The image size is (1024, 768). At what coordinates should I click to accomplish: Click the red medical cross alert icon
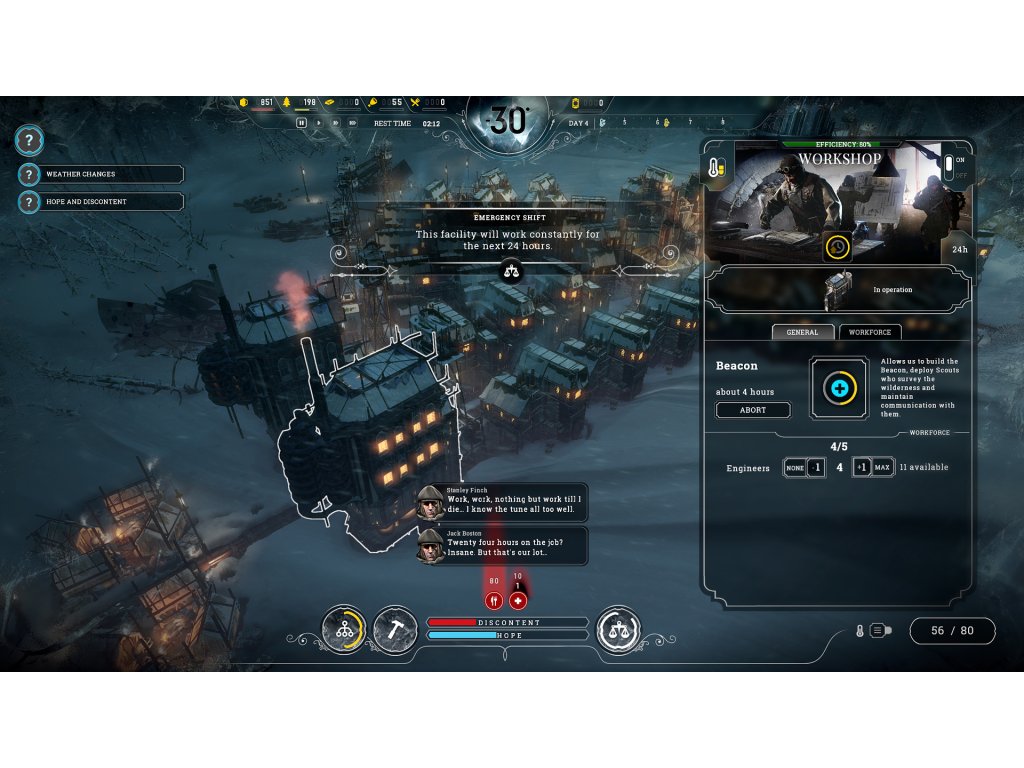coord(518,600)
